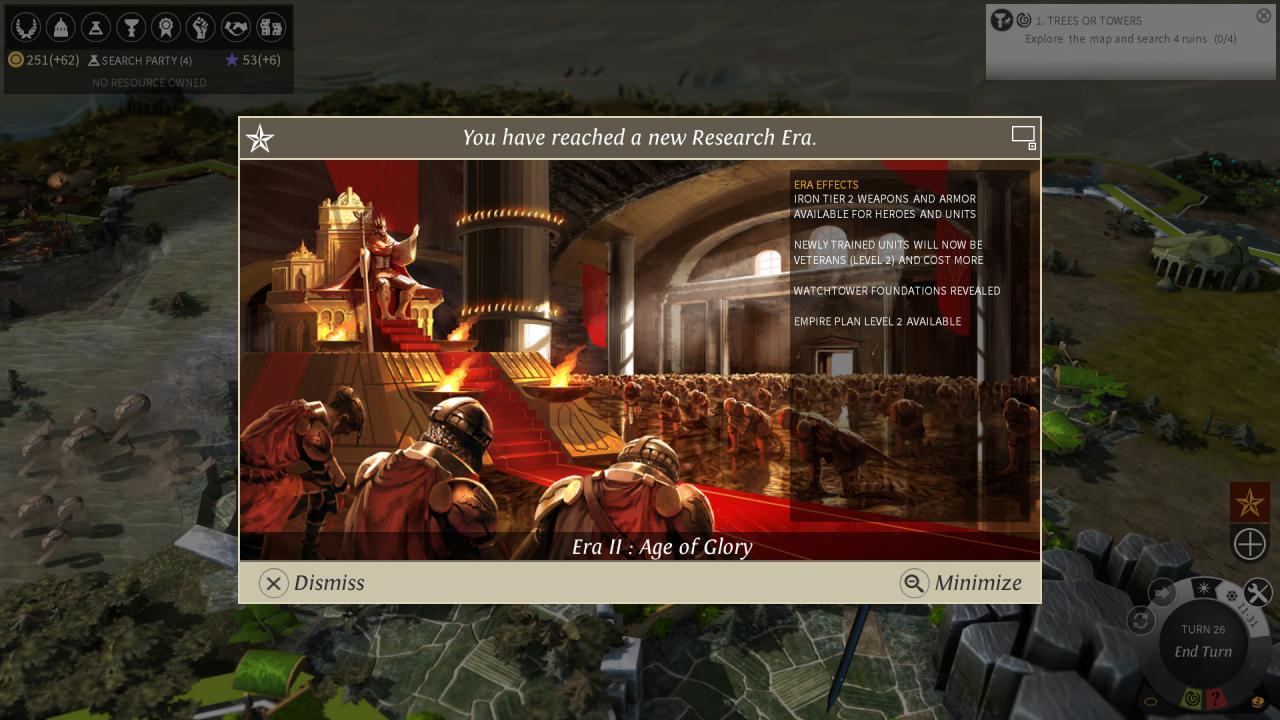Dismiss the new Research Era notification
This screenshot has width=1280, height=720.
pos(312,583)
